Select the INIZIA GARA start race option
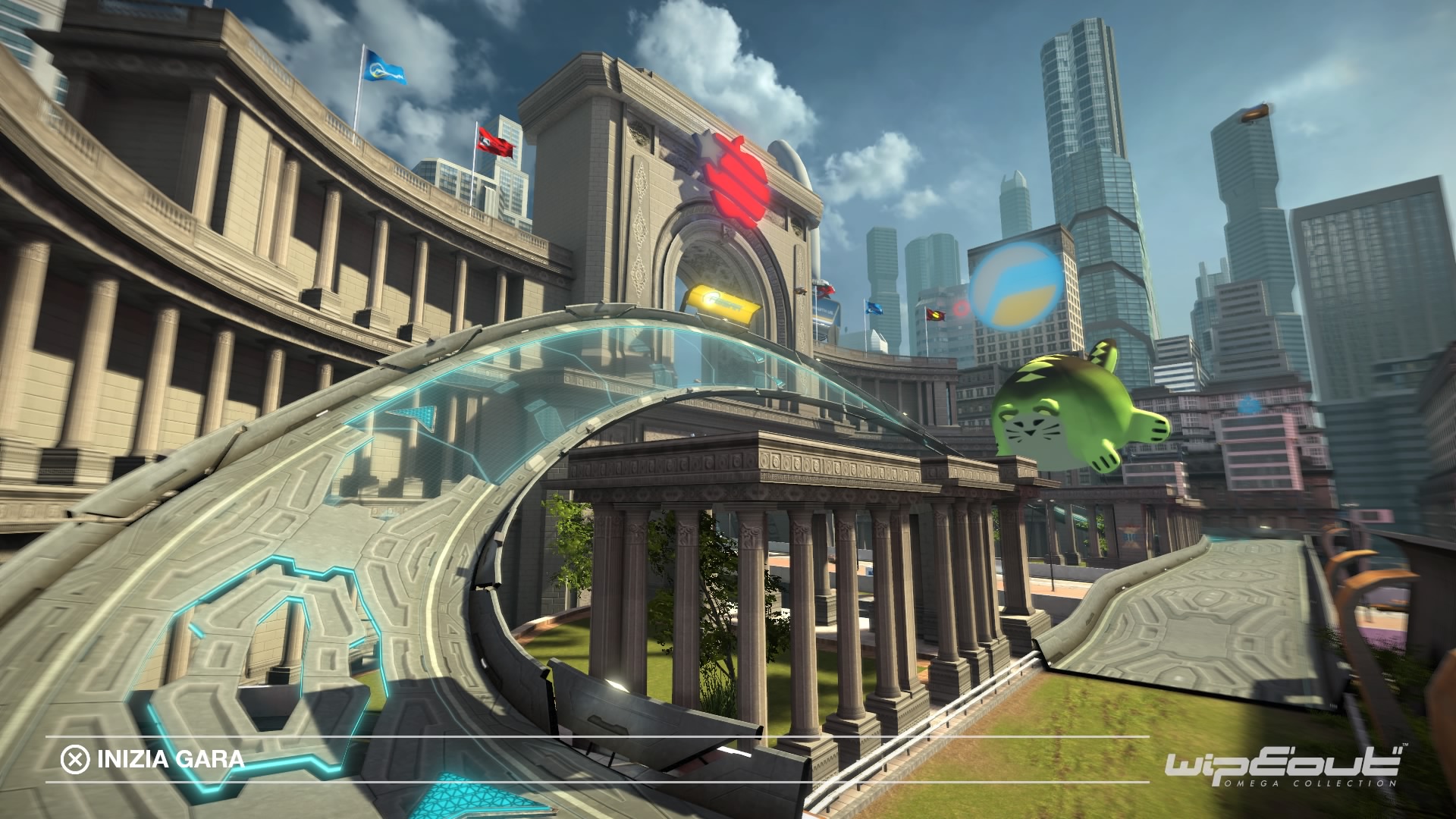Image resolution: width=1456 pixels, height=819 pixels. click(154, 759)
